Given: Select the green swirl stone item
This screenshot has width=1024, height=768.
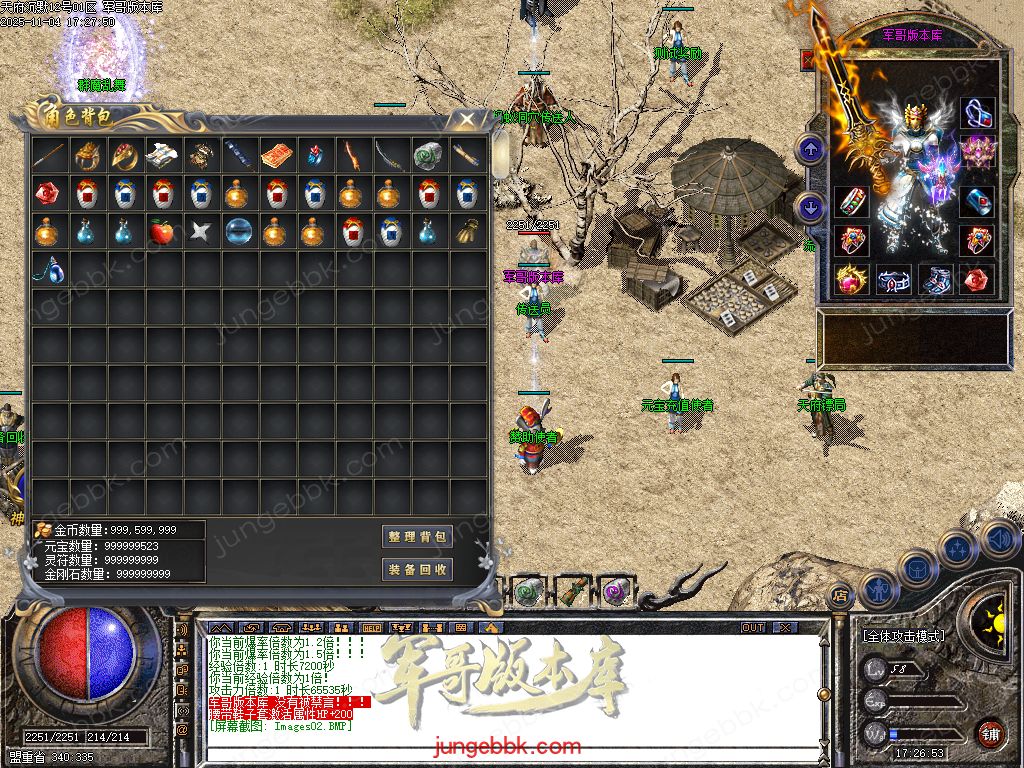Looking at the screenshot, I should click(x=428, y=156).
